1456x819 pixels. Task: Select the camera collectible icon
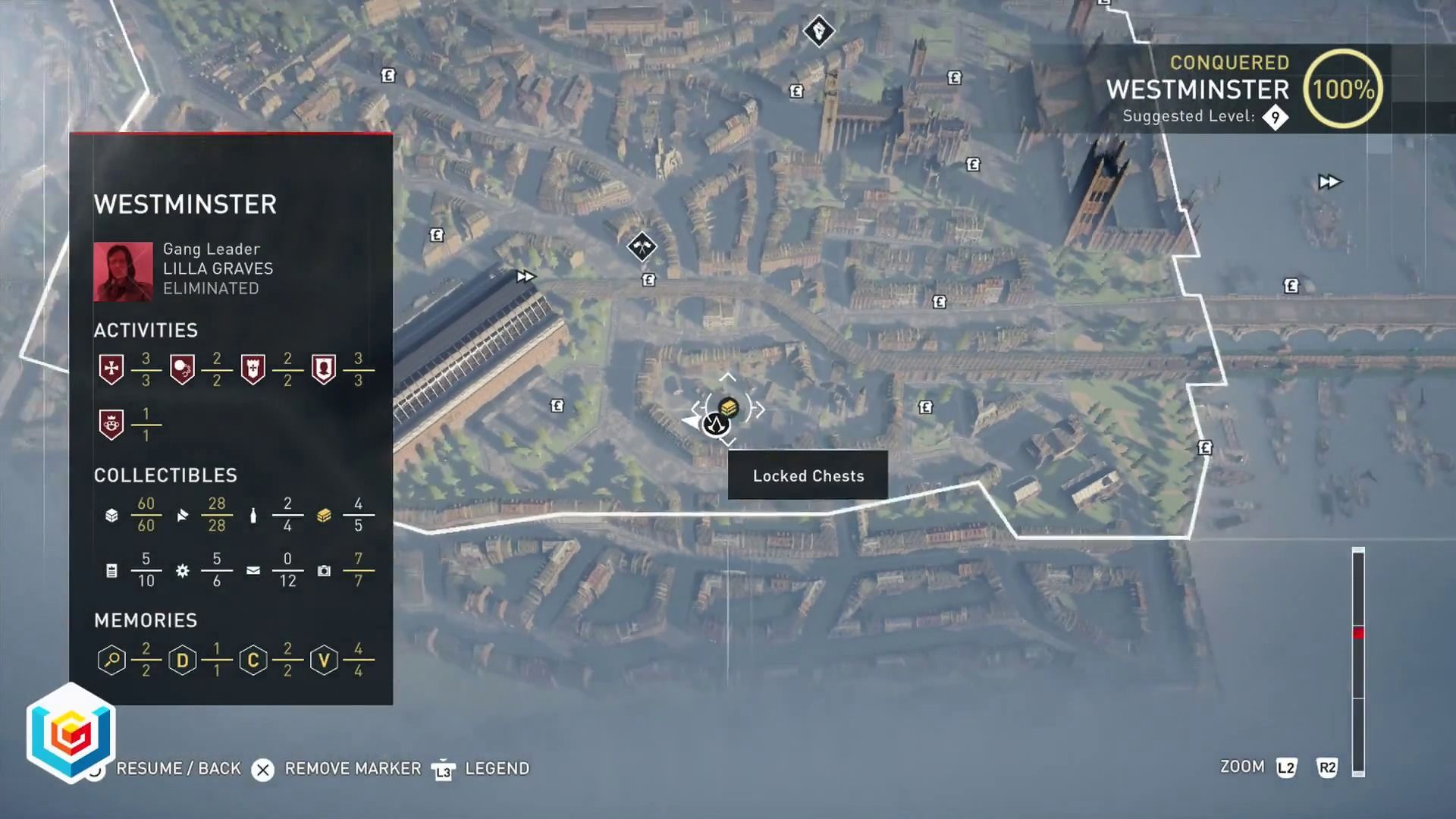click(324, 570)
